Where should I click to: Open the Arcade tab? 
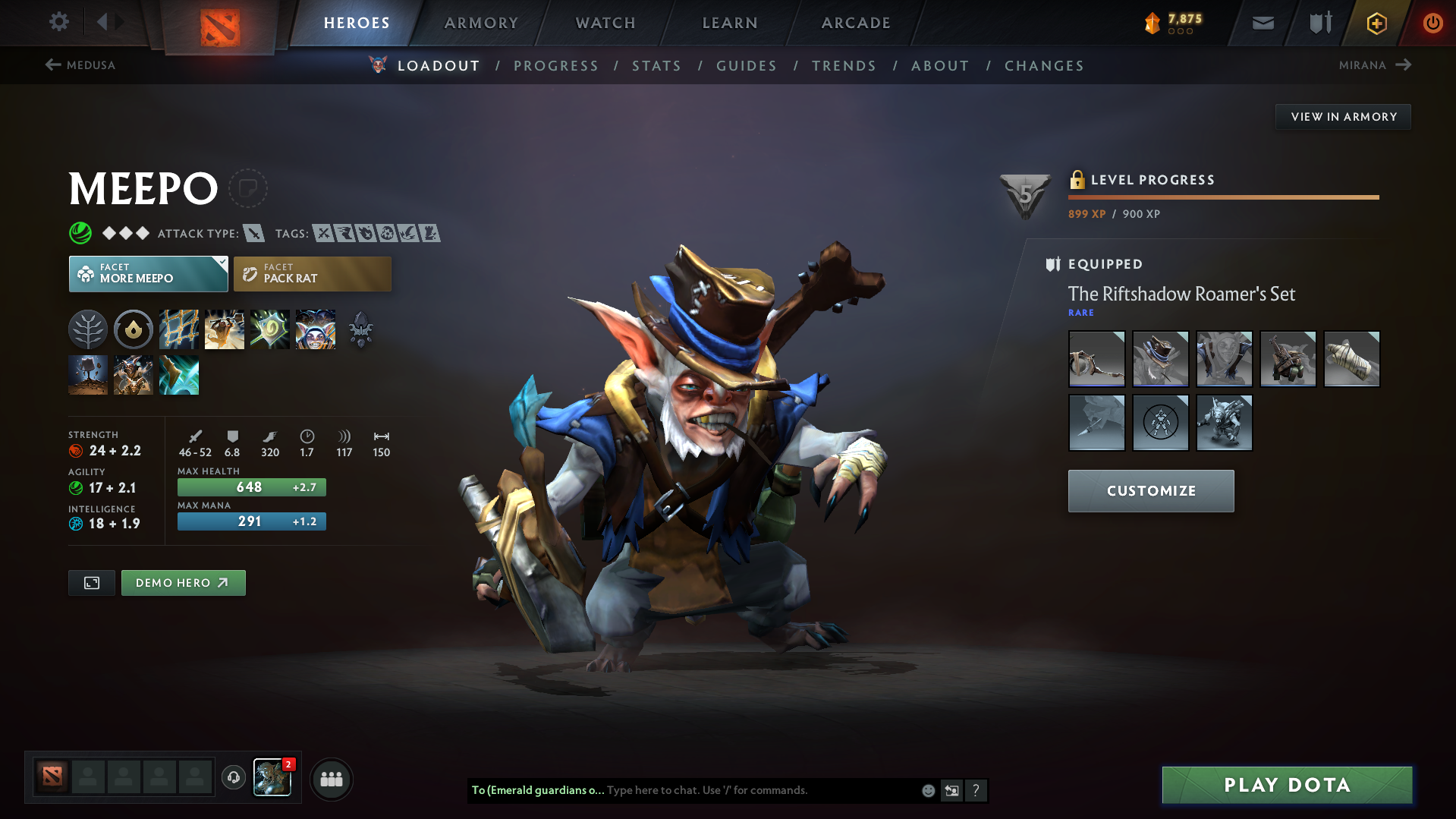856,23
